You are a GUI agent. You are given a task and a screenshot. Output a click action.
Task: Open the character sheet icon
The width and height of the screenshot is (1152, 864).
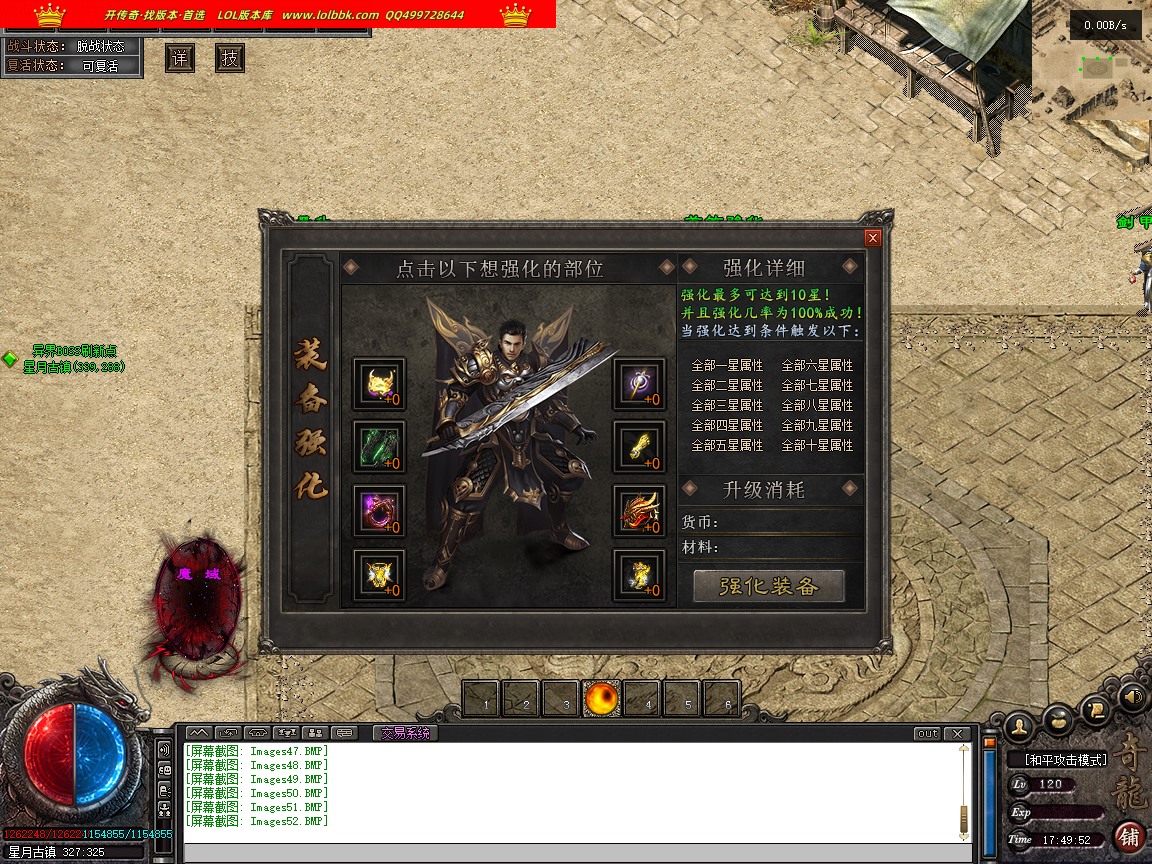(1019, 724)
